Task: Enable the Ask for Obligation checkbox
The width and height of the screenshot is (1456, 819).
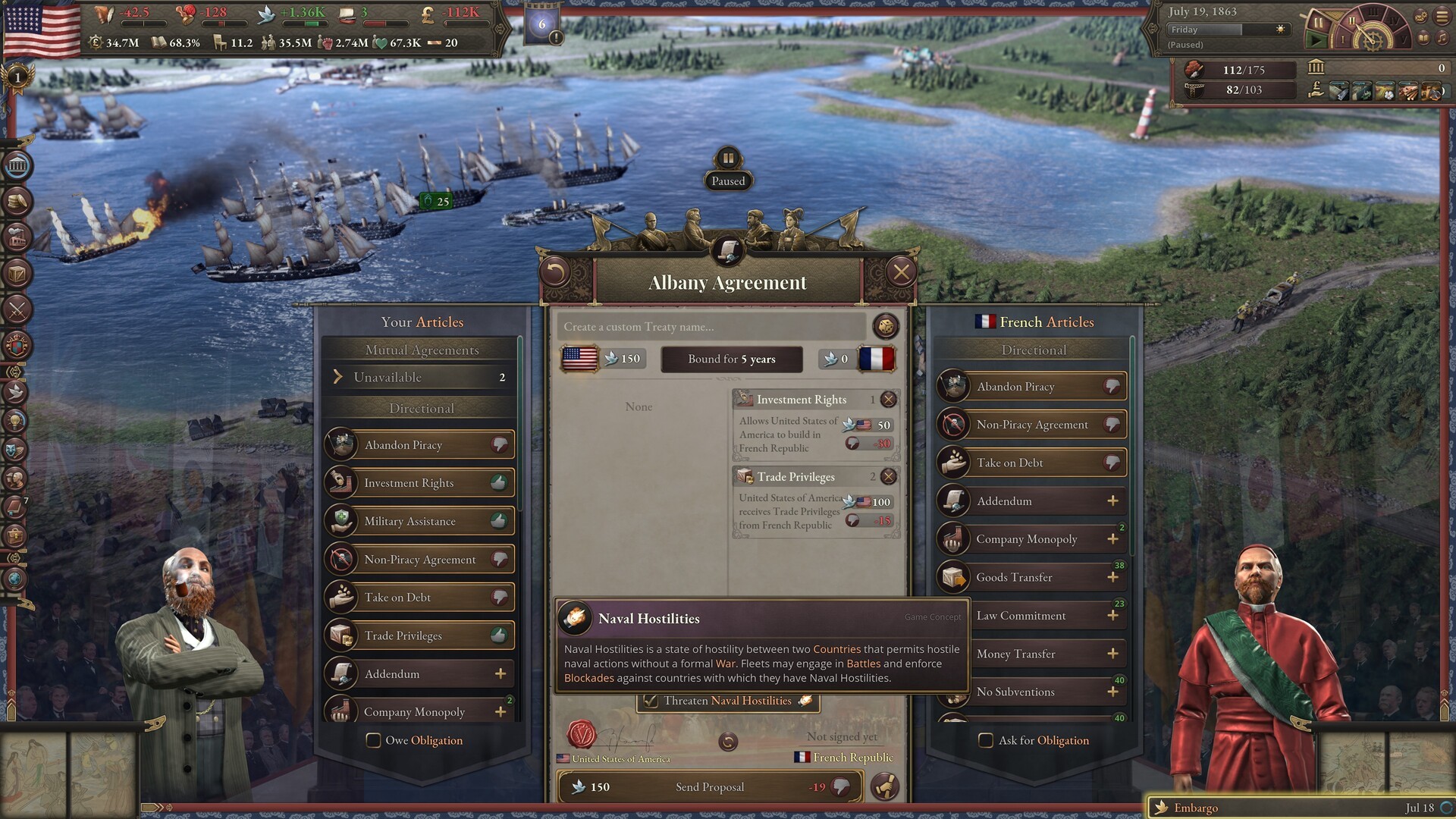Action: 986,741
